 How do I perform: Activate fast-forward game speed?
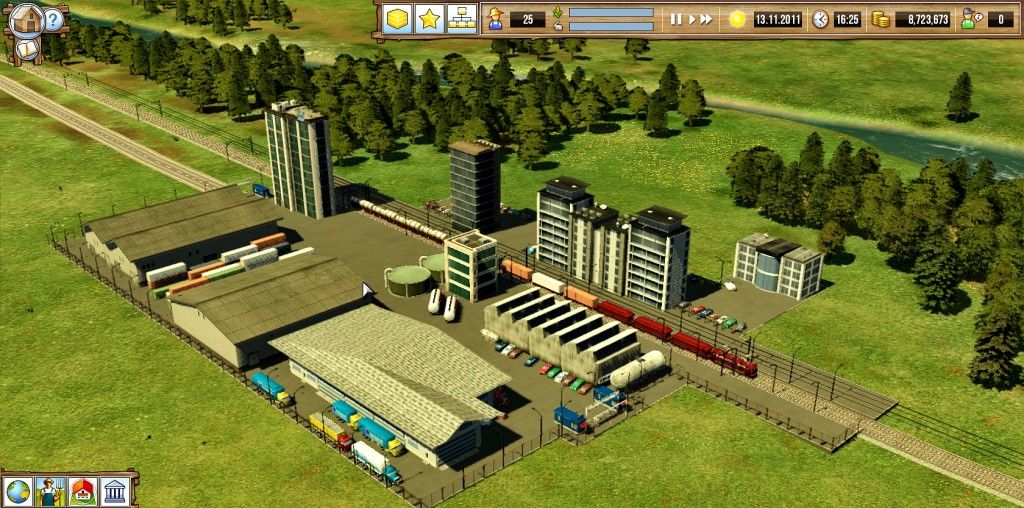706,19
